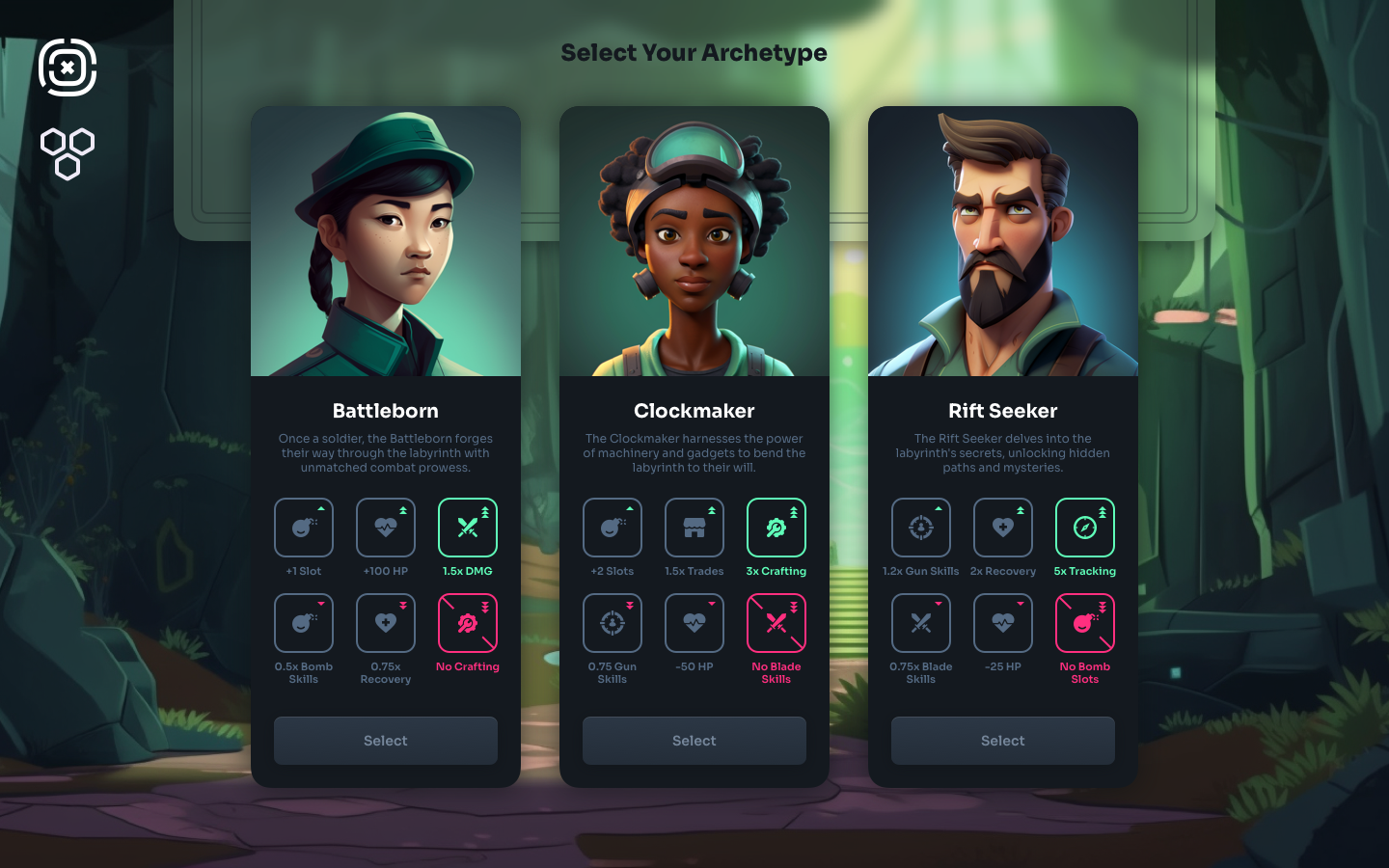Screen dimensions: 1389x868
Task: Click the +2 Slots bomb perk on Clockmaker
Action: coord(613,528)
